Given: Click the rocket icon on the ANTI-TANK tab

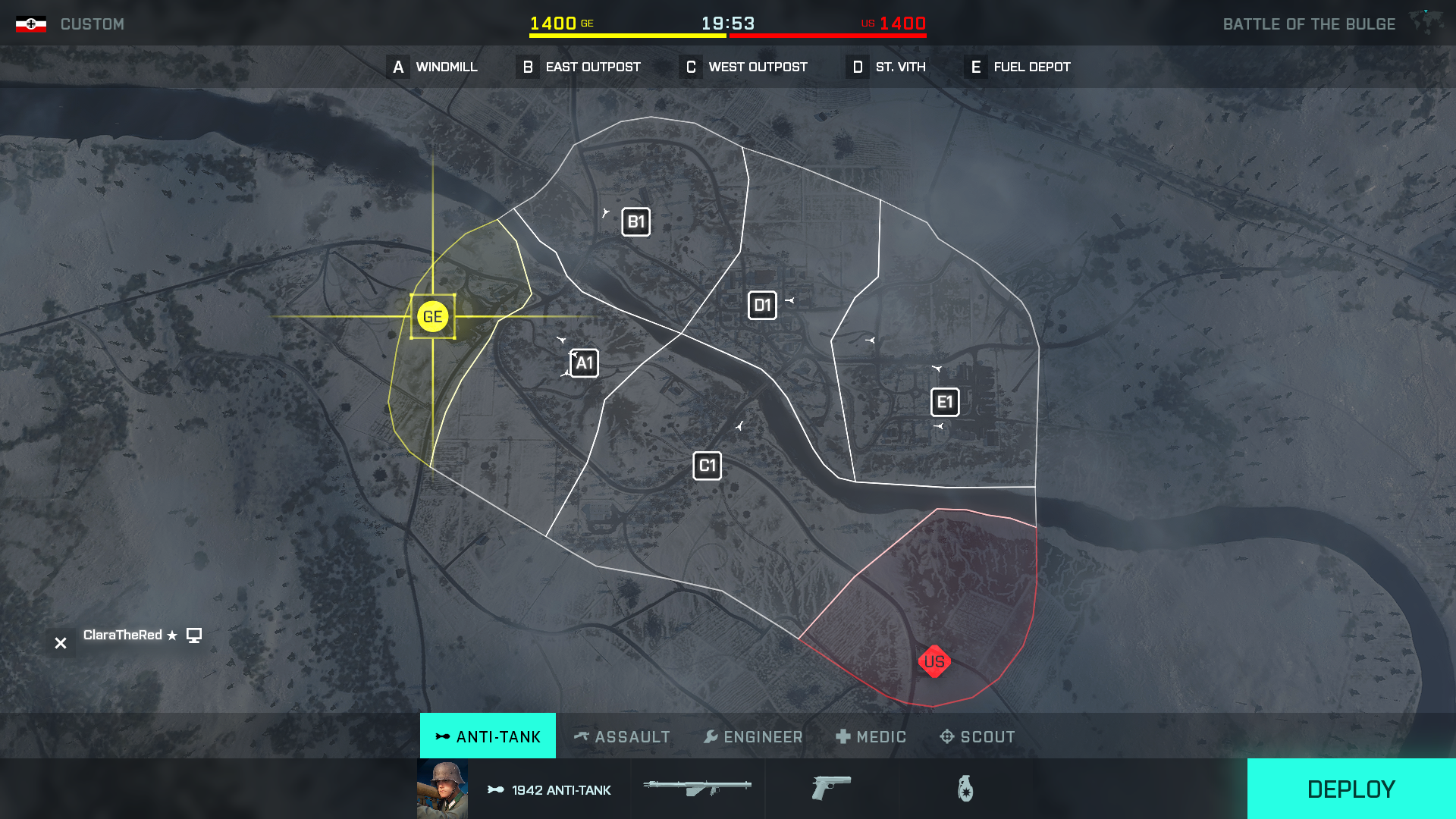Looking at the screenshot, I should pyautogui.click(x=441, y=736).
